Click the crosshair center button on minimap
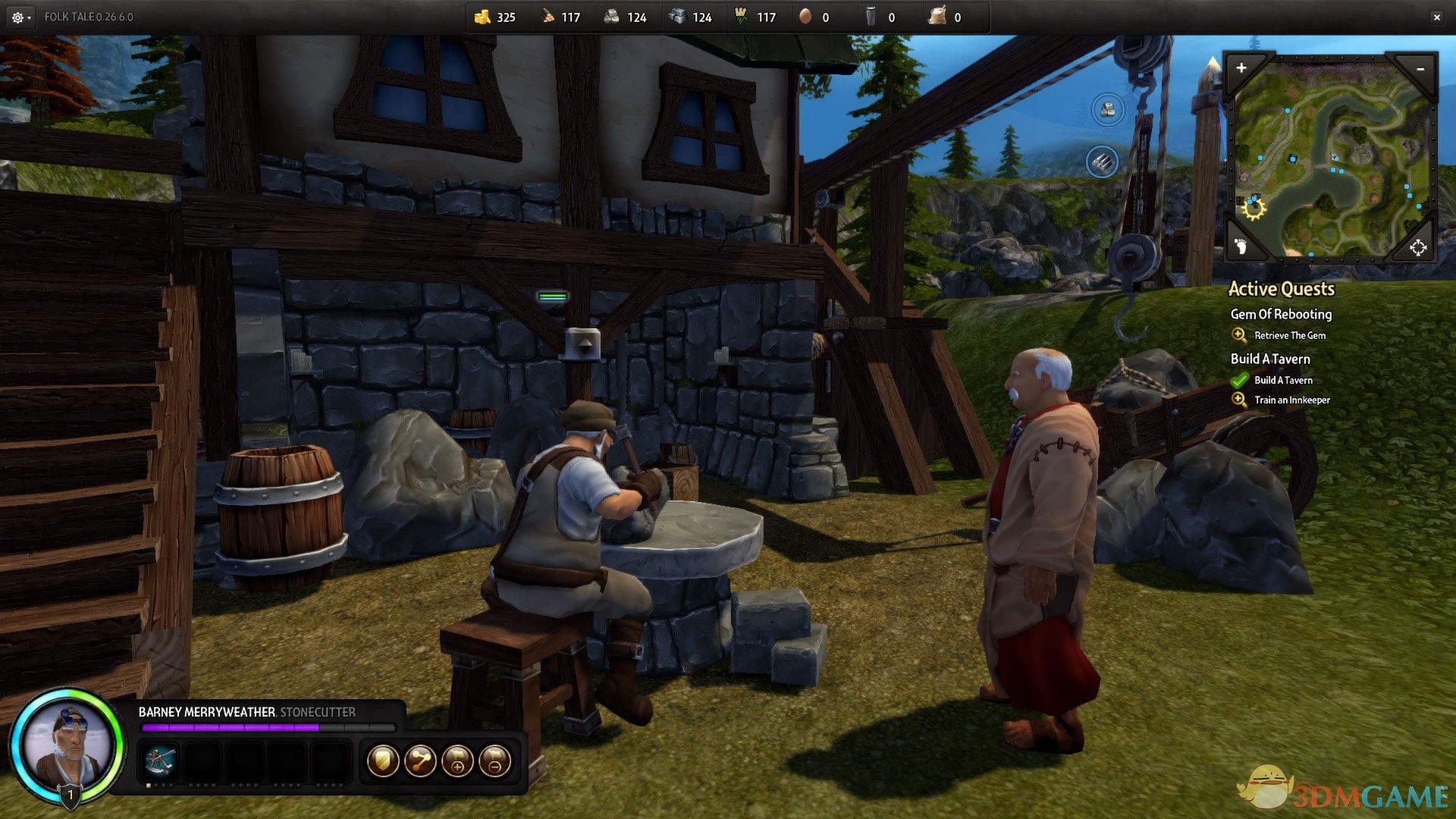Image resolution: width=1456 pixels, height=819 pixels. click(x=1417, y=247)
